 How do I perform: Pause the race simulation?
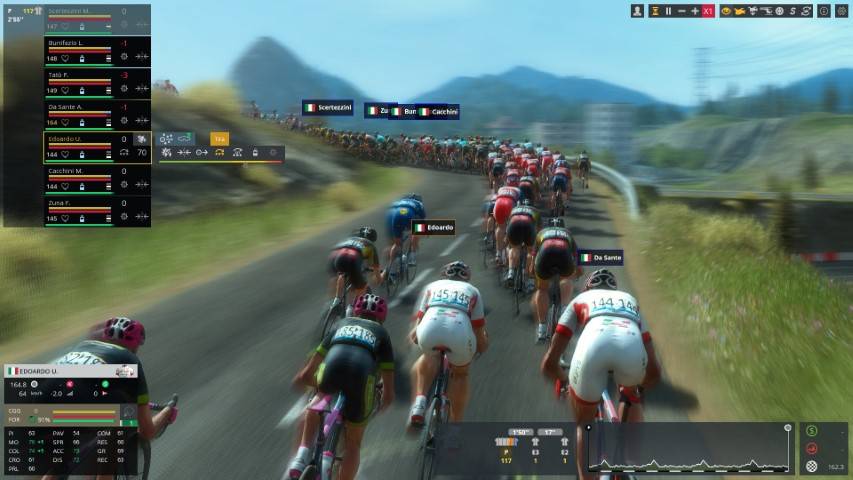(668, 11)
